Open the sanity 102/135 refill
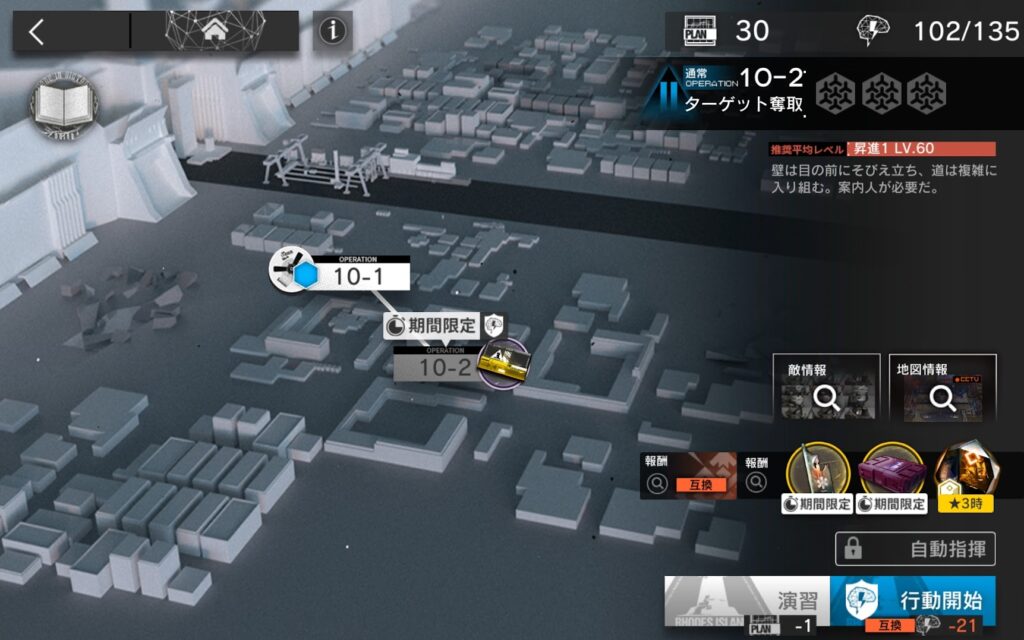This screenshot has height=640, width=1024. [938, 31]
